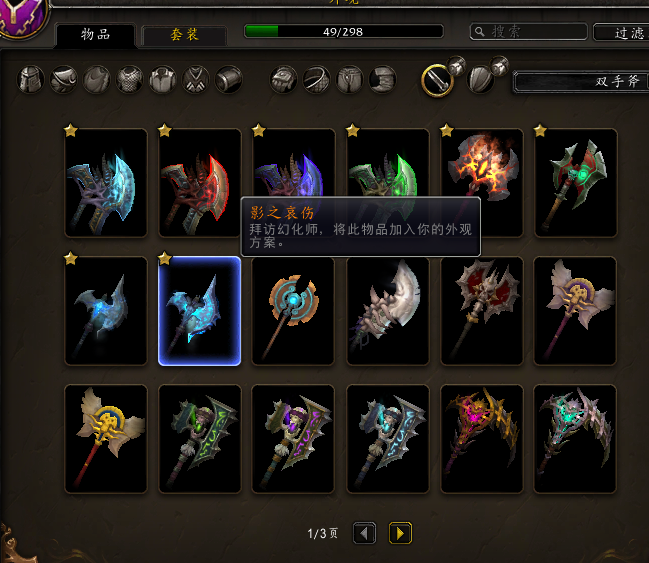Choose the red-glowing two-handed axe appearance
The height and width of the screenshot is (563, 649).
pyautogui.click(x=200, y=182)
